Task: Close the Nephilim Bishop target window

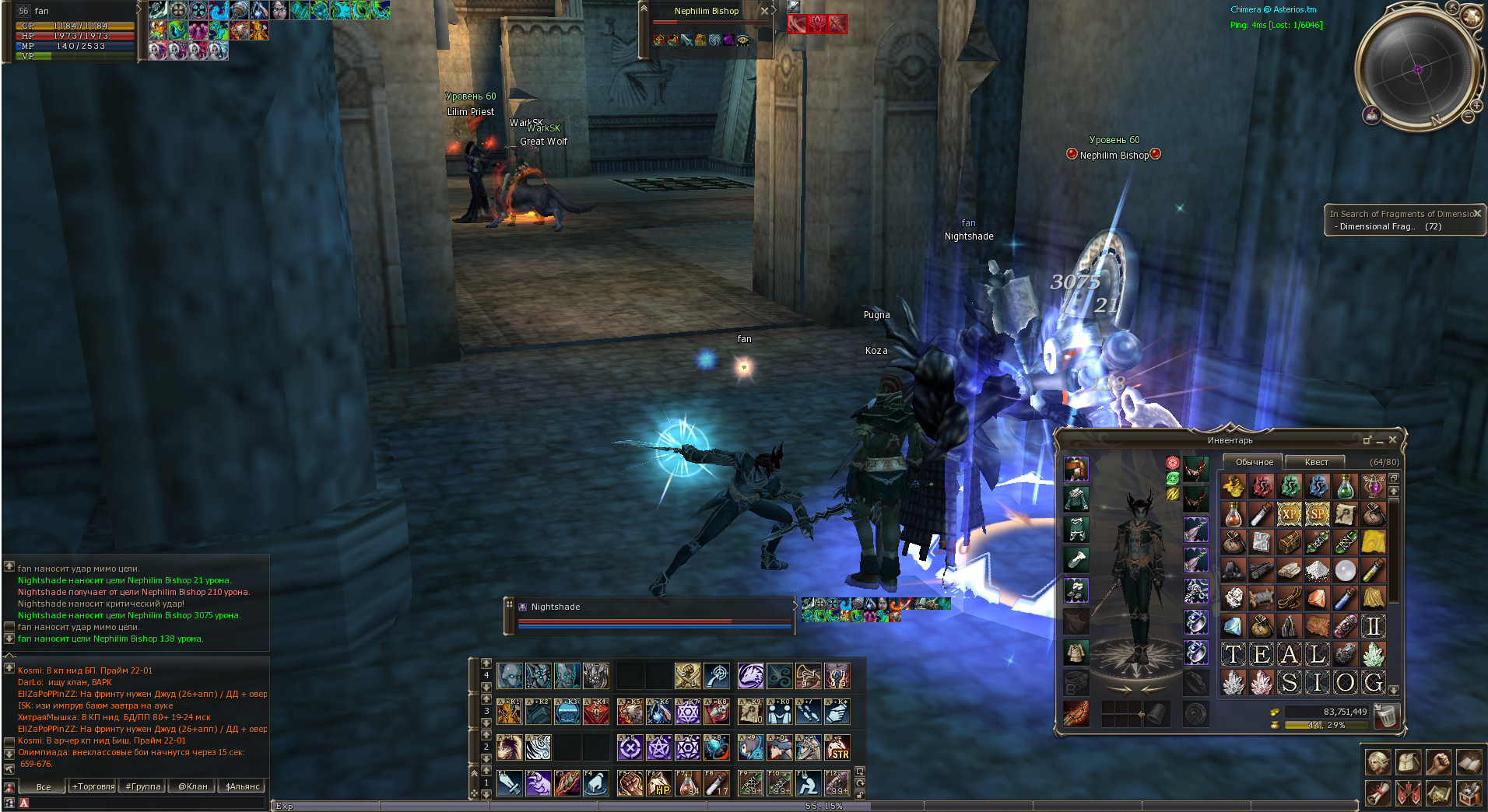Action: coord(764,11)
